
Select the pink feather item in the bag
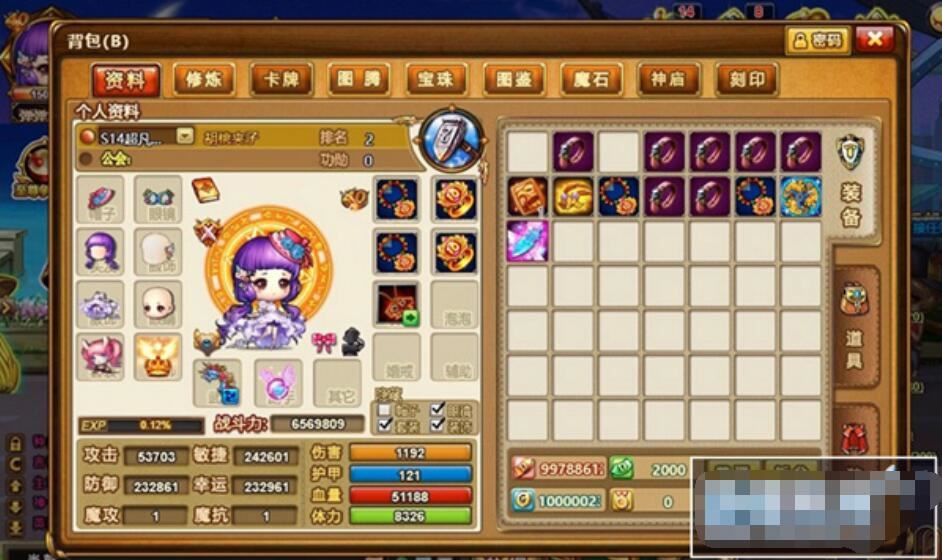(x=527, y=241)
